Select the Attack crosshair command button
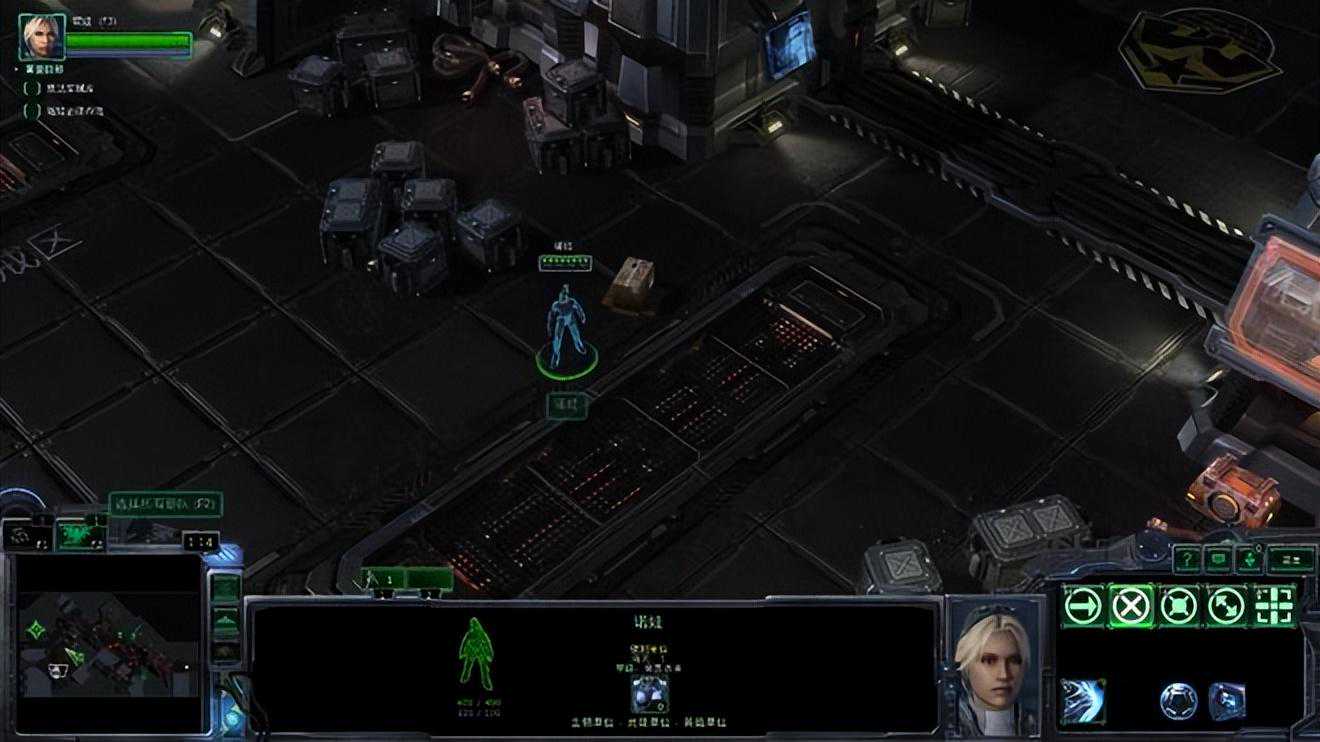Image resolution: width=1320 pixels, height=742 pixels. coord(1274,605)
